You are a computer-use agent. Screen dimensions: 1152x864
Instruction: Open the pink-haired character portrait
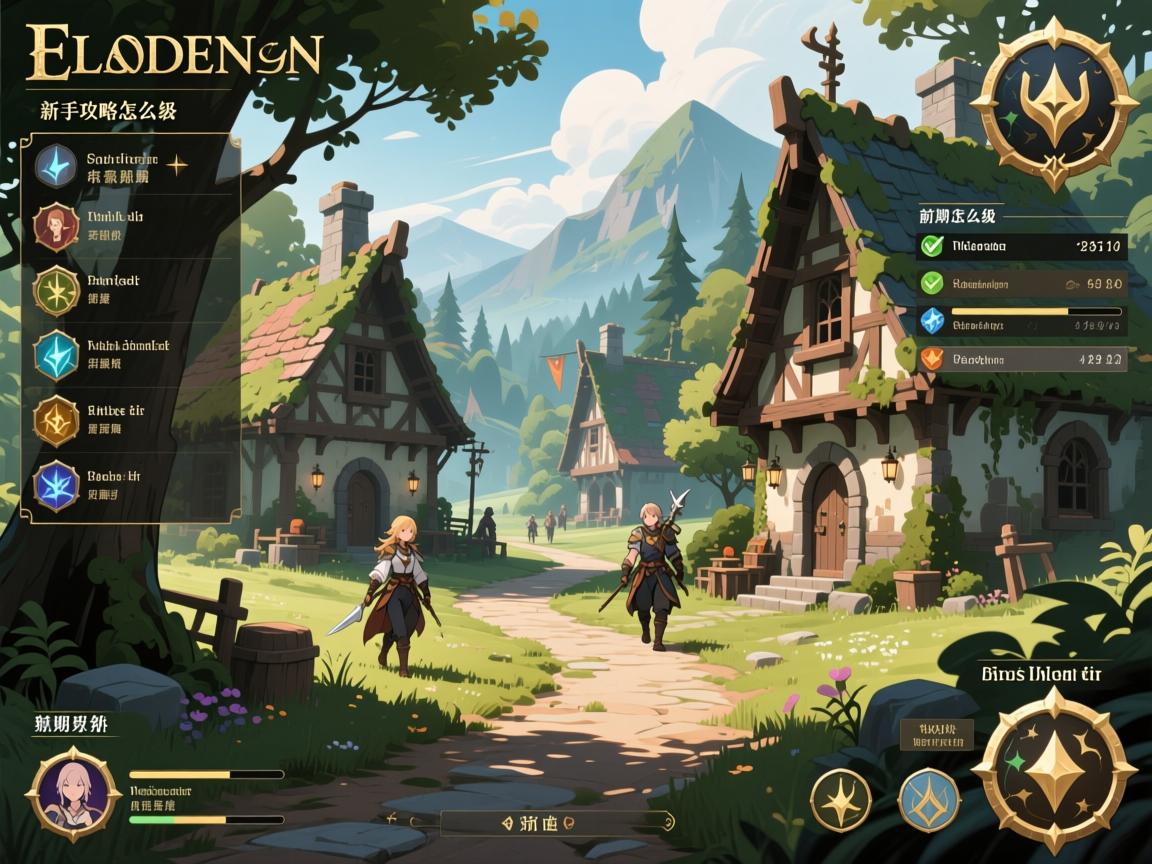pos(73,793)
